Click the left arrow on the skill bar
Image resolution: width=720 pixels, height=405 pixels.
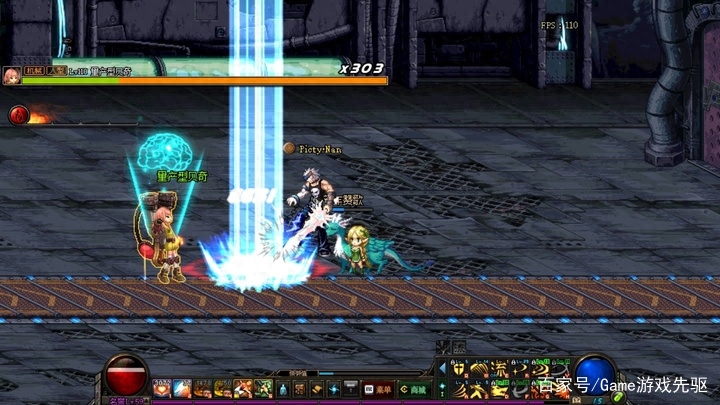coord(443,369)
